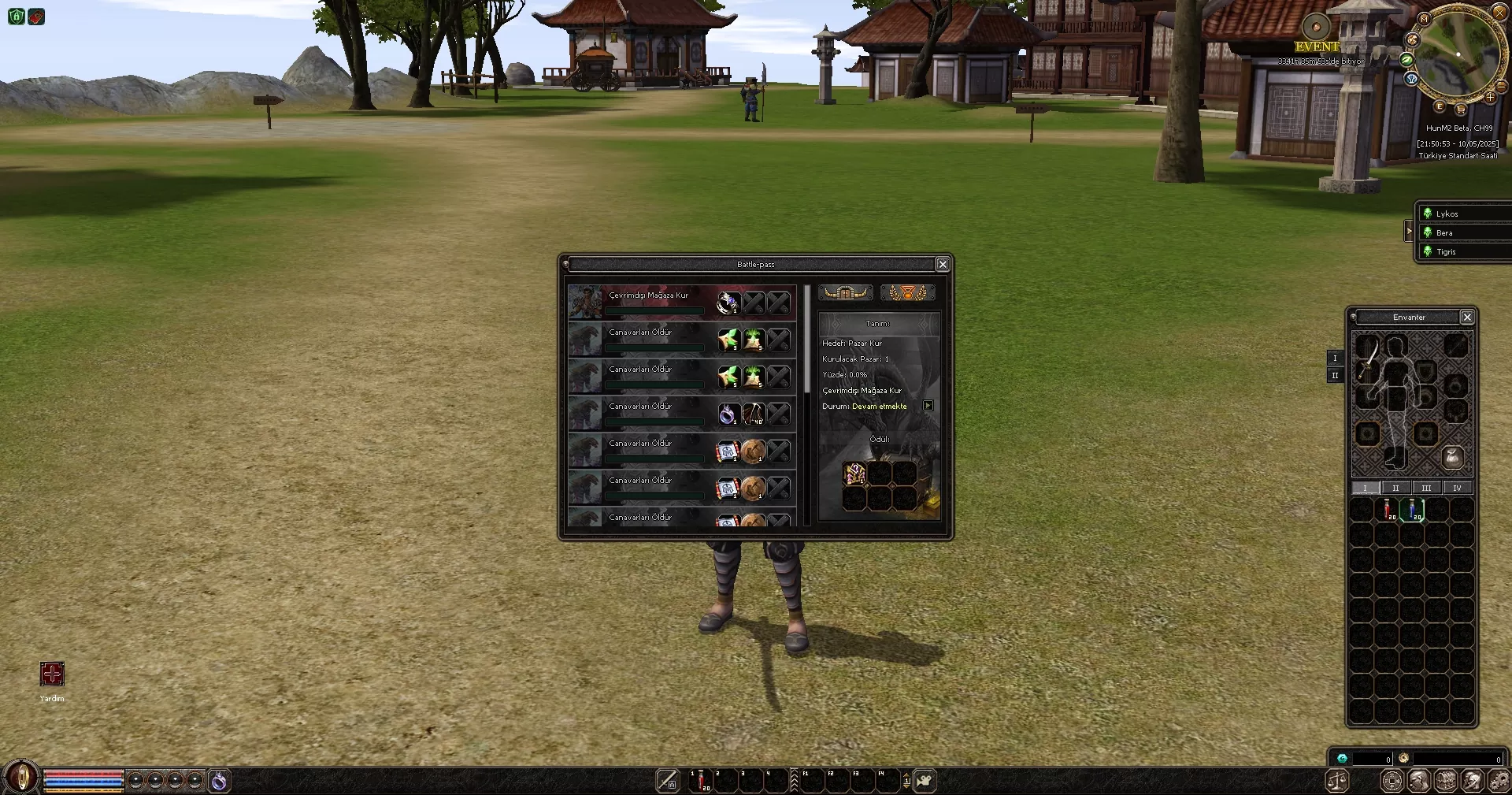This screenshot has width=1512, height=795.
Task: Collapse the friends list with its side arrow
Action: (1410, 231)
